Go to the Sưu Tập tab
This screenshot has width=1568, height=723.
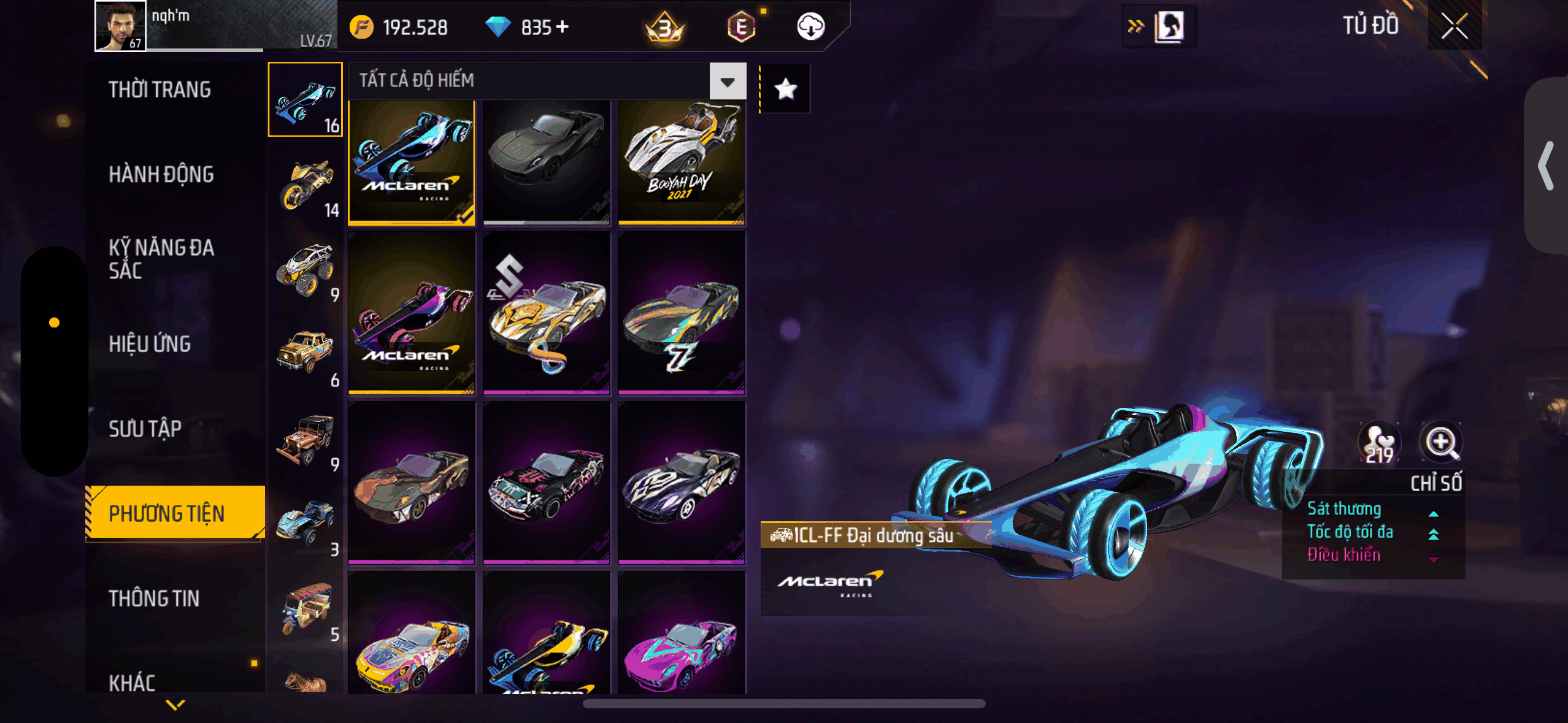[145, 429]
